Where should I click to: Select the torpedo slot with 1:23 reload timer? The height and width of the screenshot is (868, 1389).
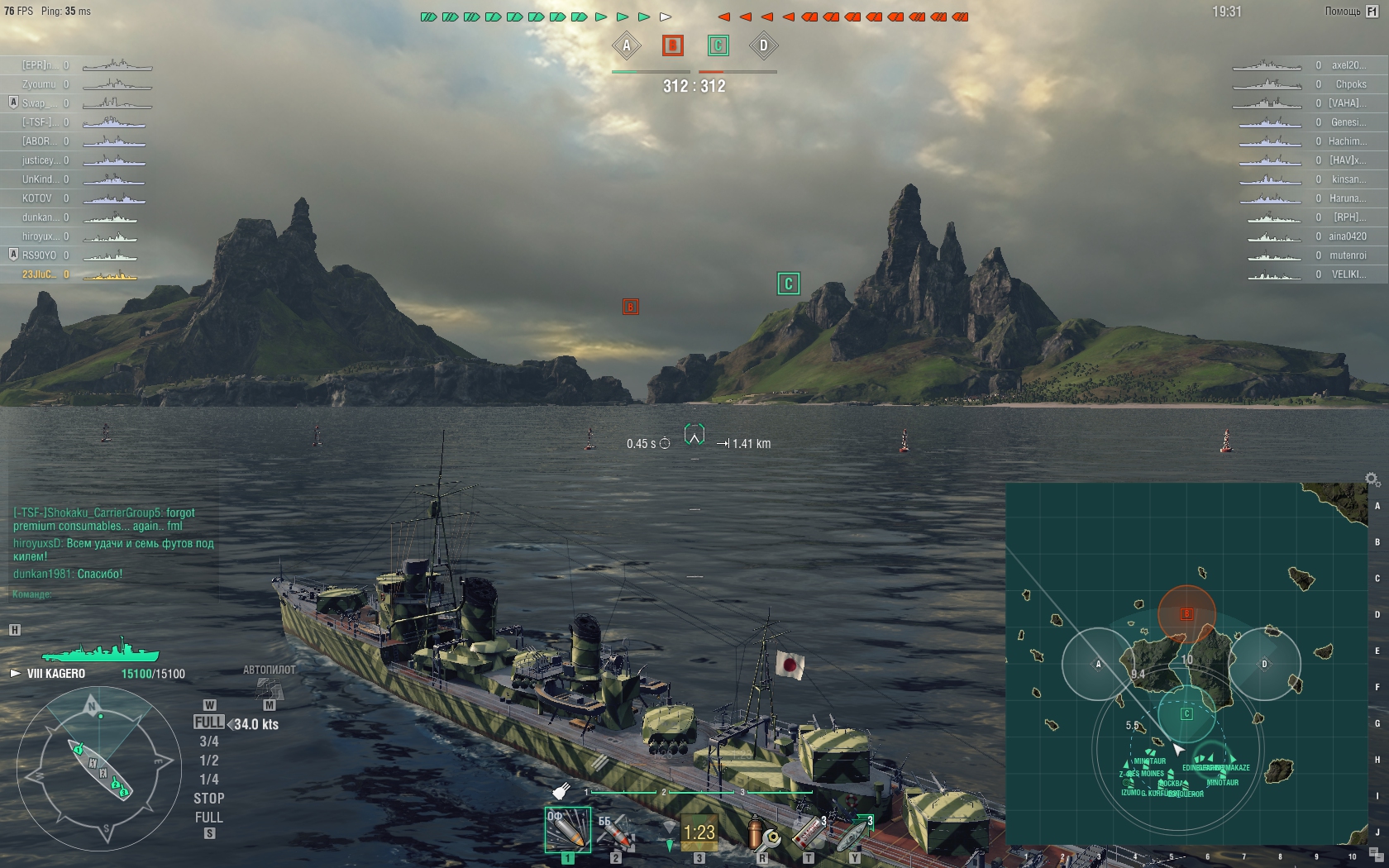(699, 832)
